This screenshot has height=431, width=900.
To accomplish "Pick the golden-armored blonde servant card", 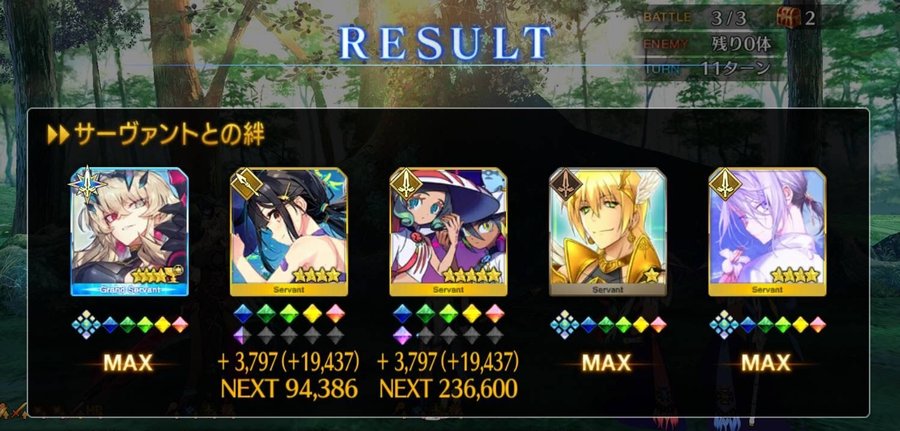I will (607, 231).
